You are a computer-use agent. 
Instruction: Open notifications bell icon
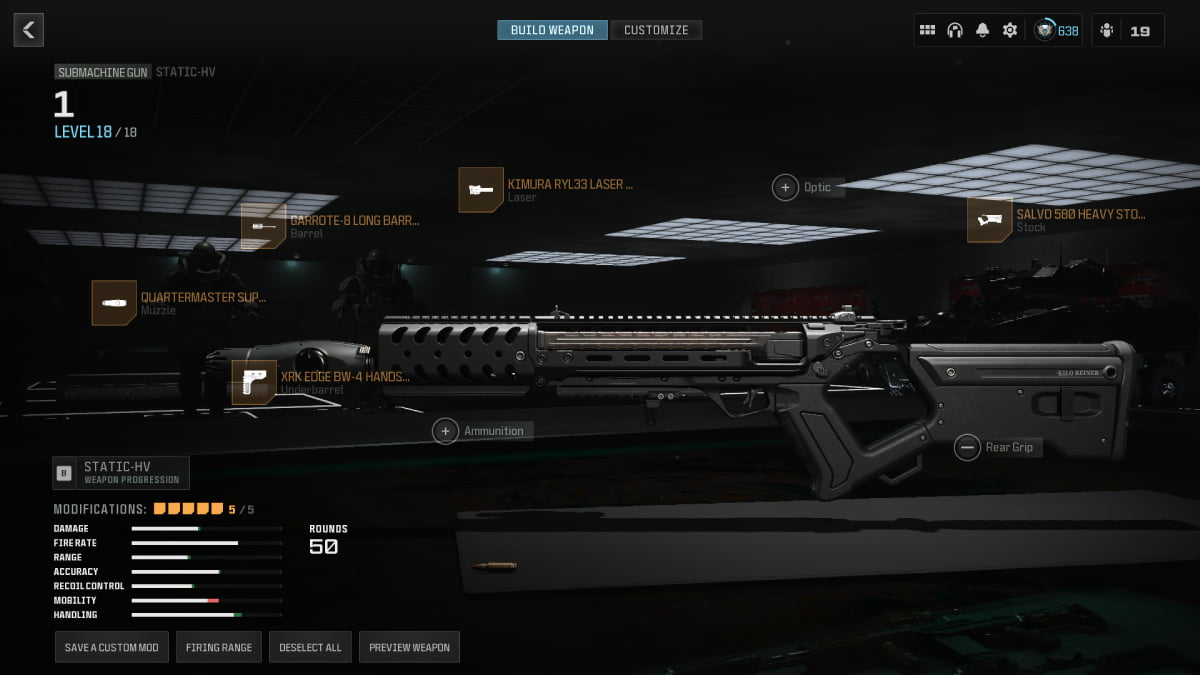[982, 30]
